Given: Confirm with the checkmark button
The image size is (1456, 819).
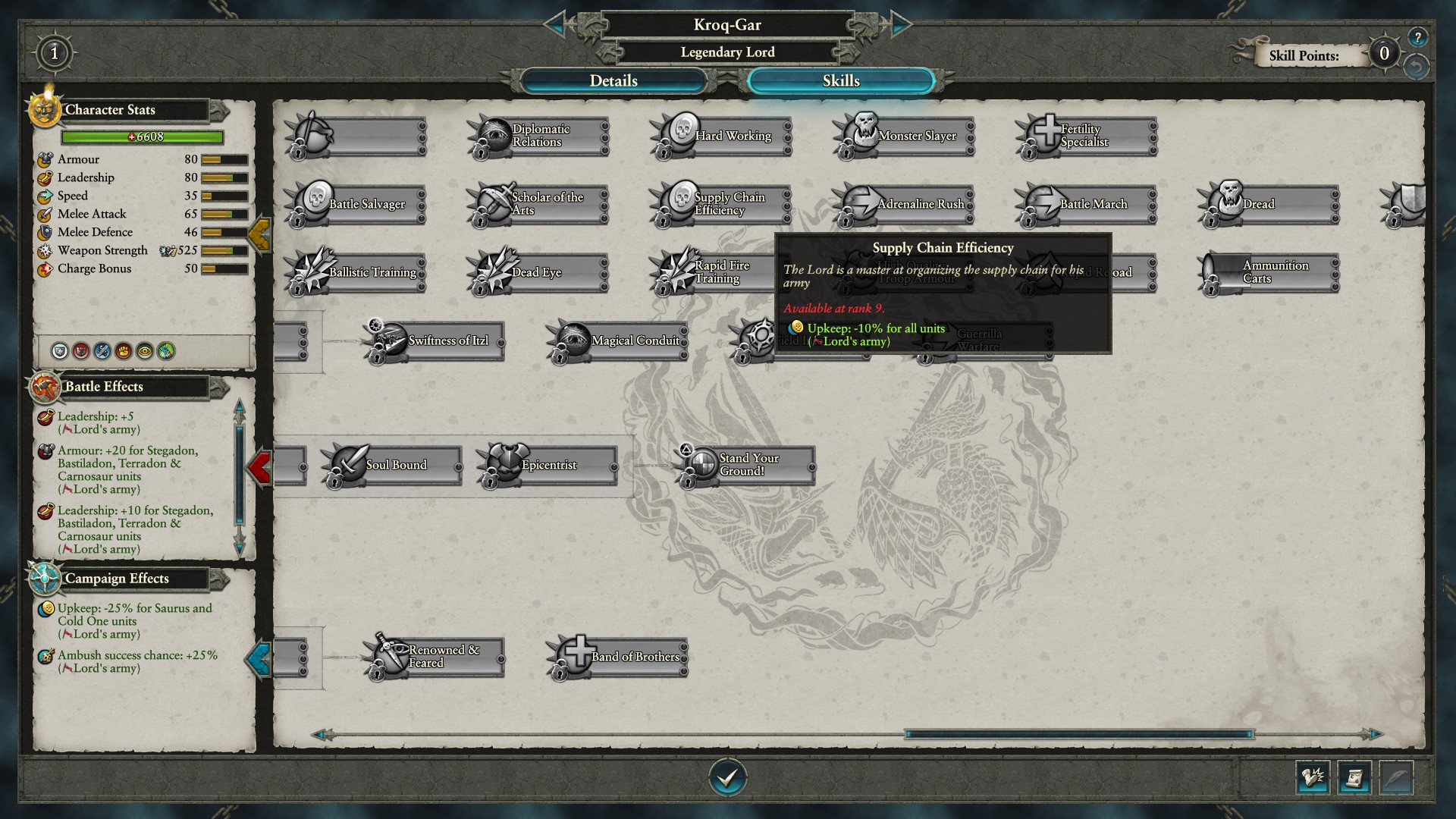Looking at the screenshot, I should click(x=727, y=777).
